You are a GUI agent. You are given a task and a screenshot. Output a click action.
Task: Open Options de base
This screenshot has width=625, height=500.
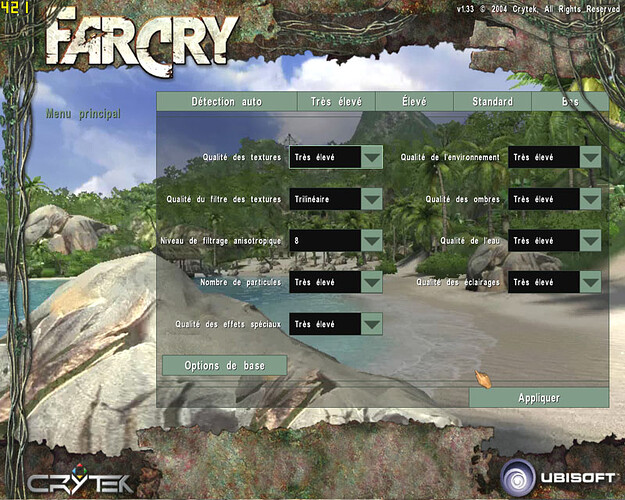224,365
